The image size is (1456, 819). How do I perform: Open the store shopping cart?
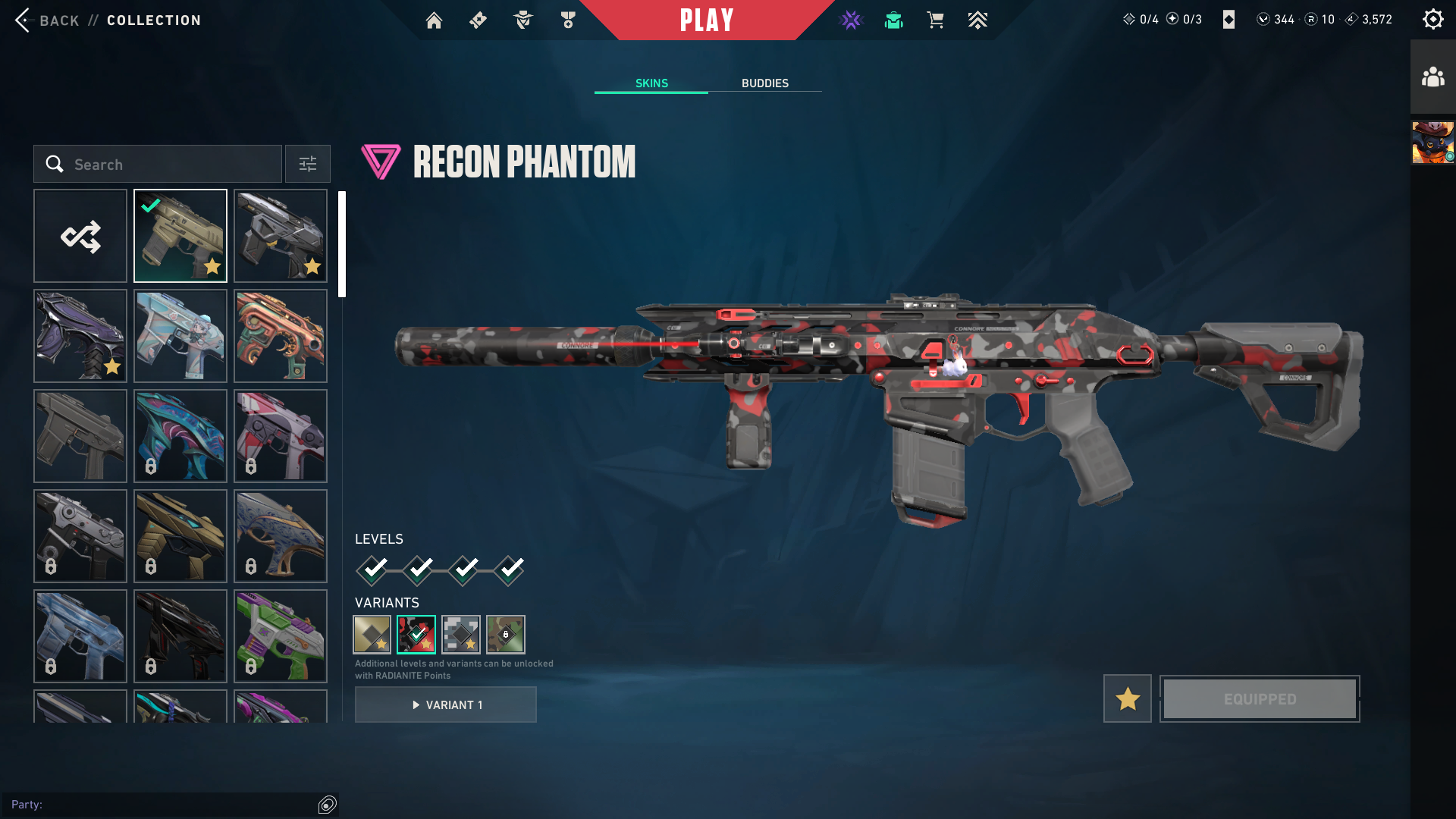(x=935, y=20)
